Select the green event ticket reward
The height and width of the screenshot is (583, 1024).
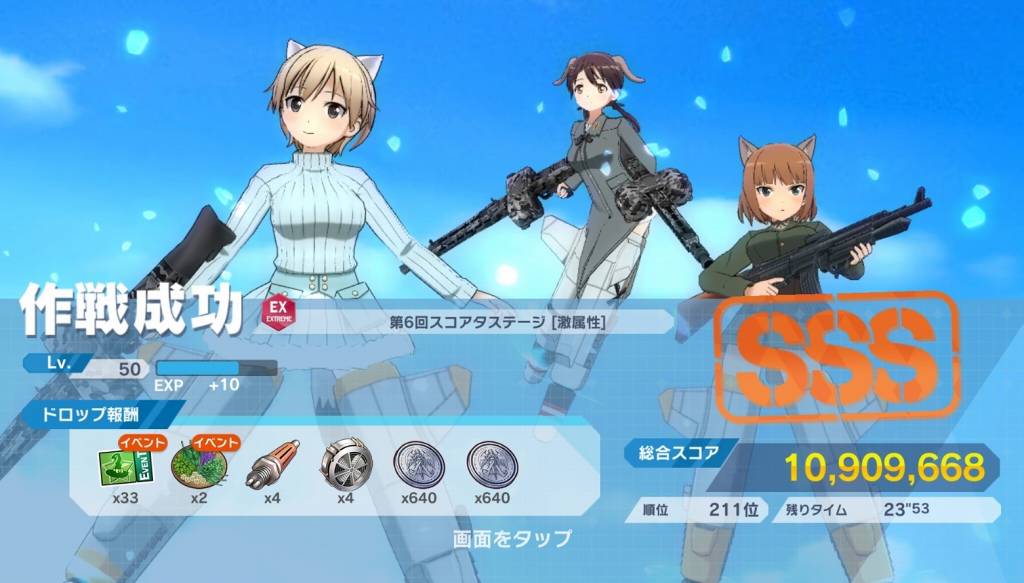coord(123,465)
